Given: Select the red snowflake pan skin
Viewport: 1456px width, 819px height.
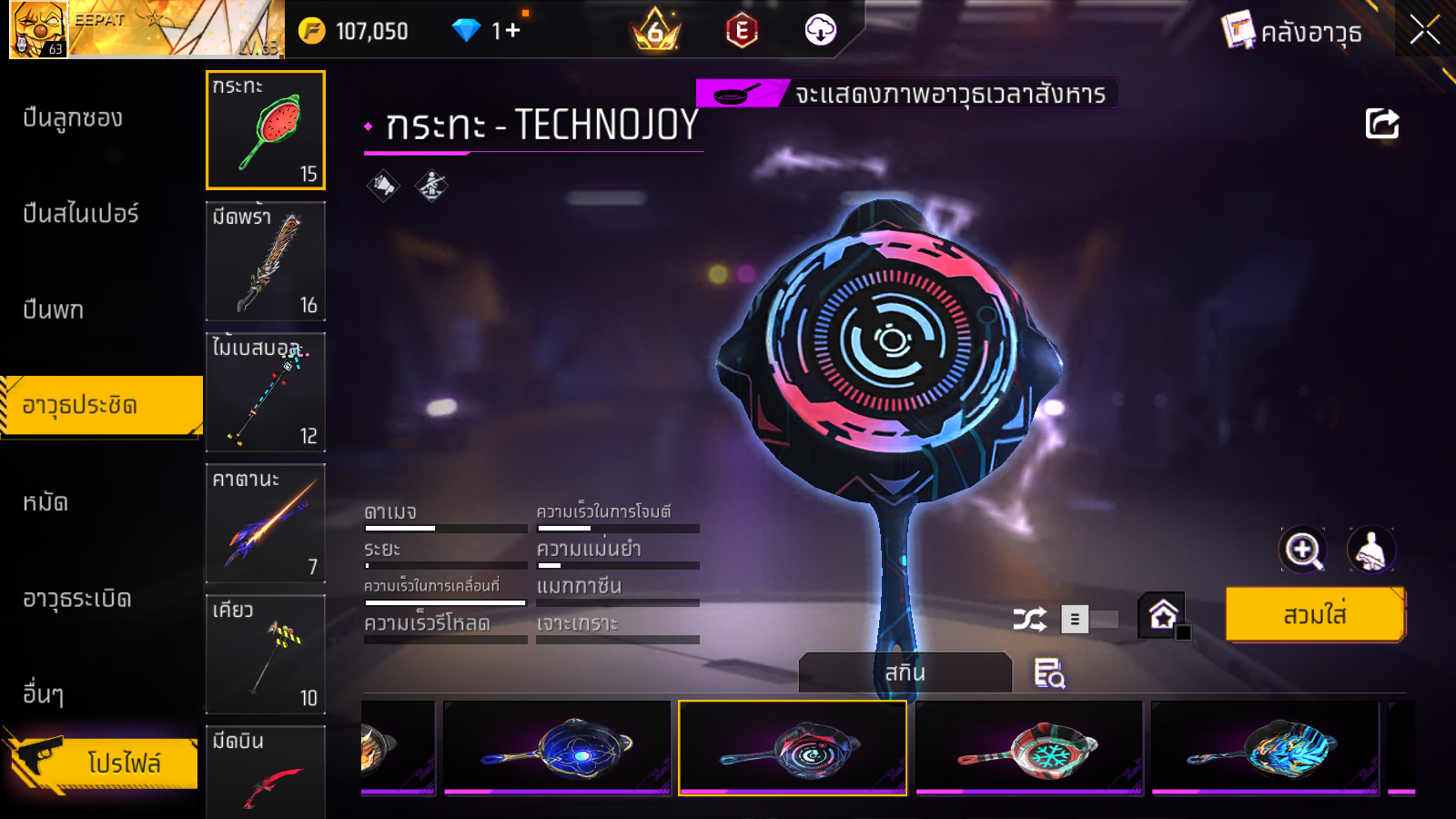Looking at the screenshot, I should click(1028, 748).
